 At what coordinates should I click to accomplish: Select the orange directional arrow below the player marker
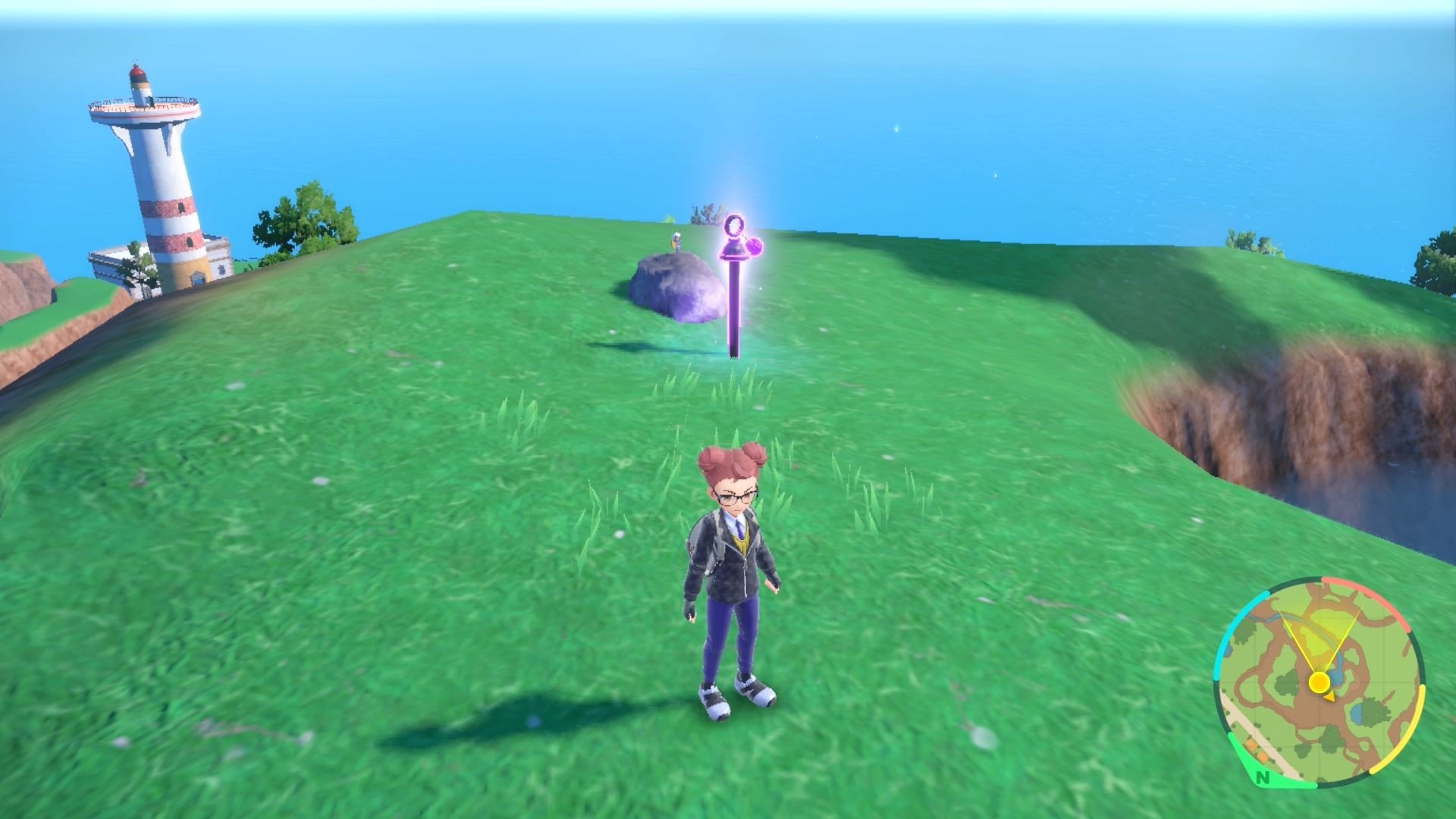[1329, 698]
